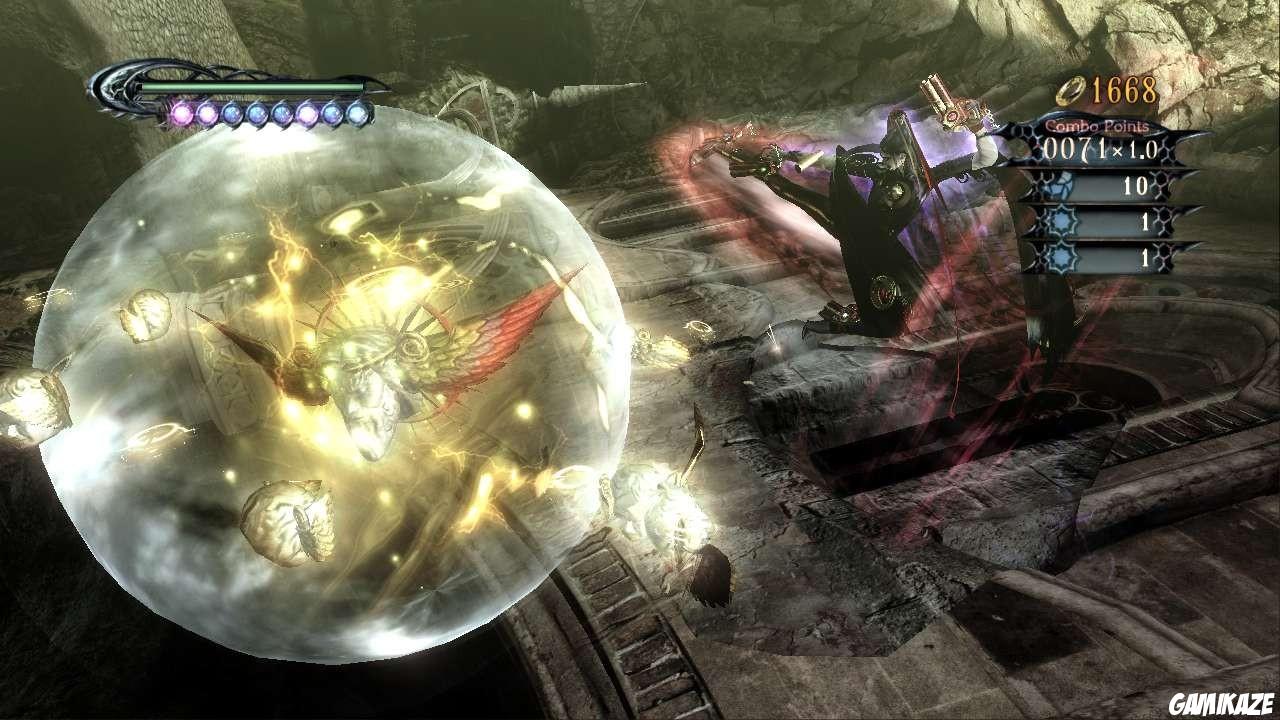This screenshot has height=720, width=1280.
Task: Click the green health bar
Action: (250, 88)
